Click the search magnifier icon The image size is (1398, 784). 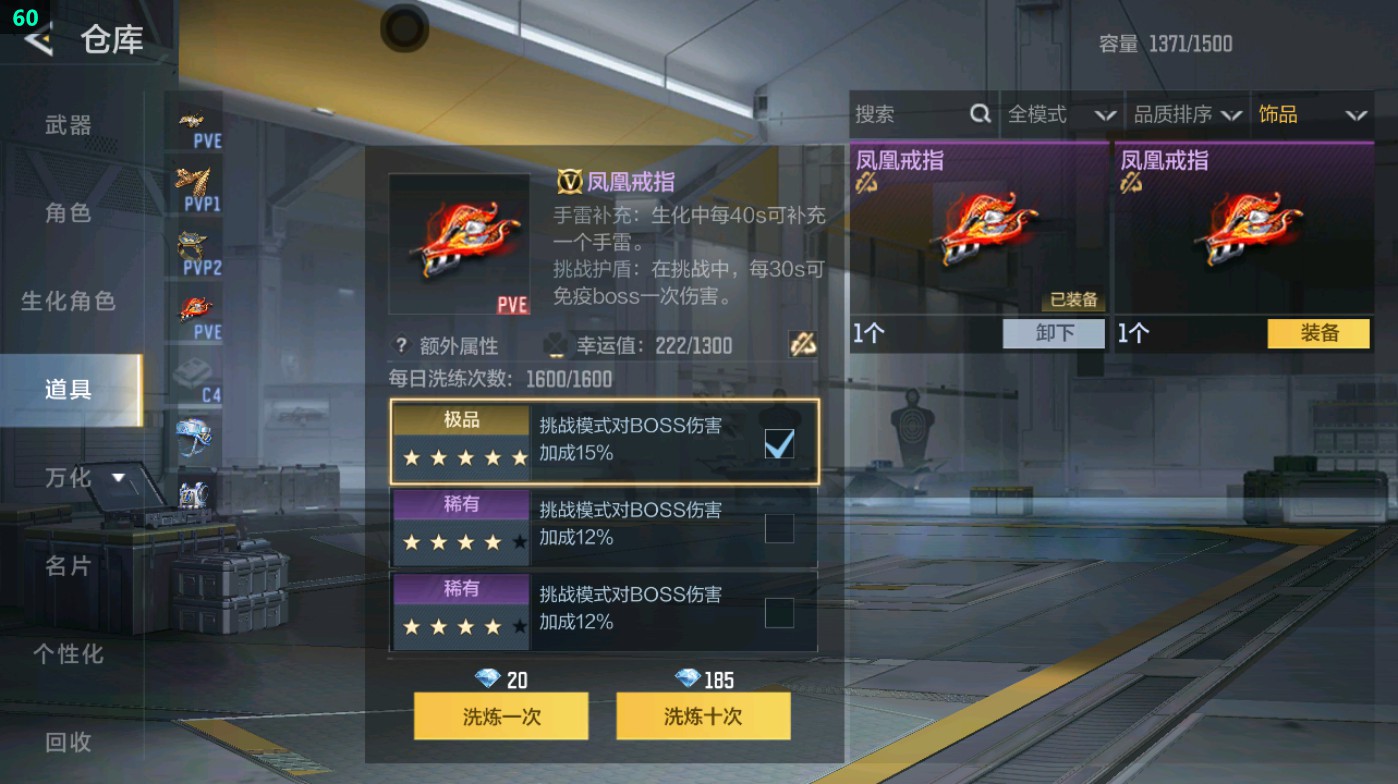point(978,115)
